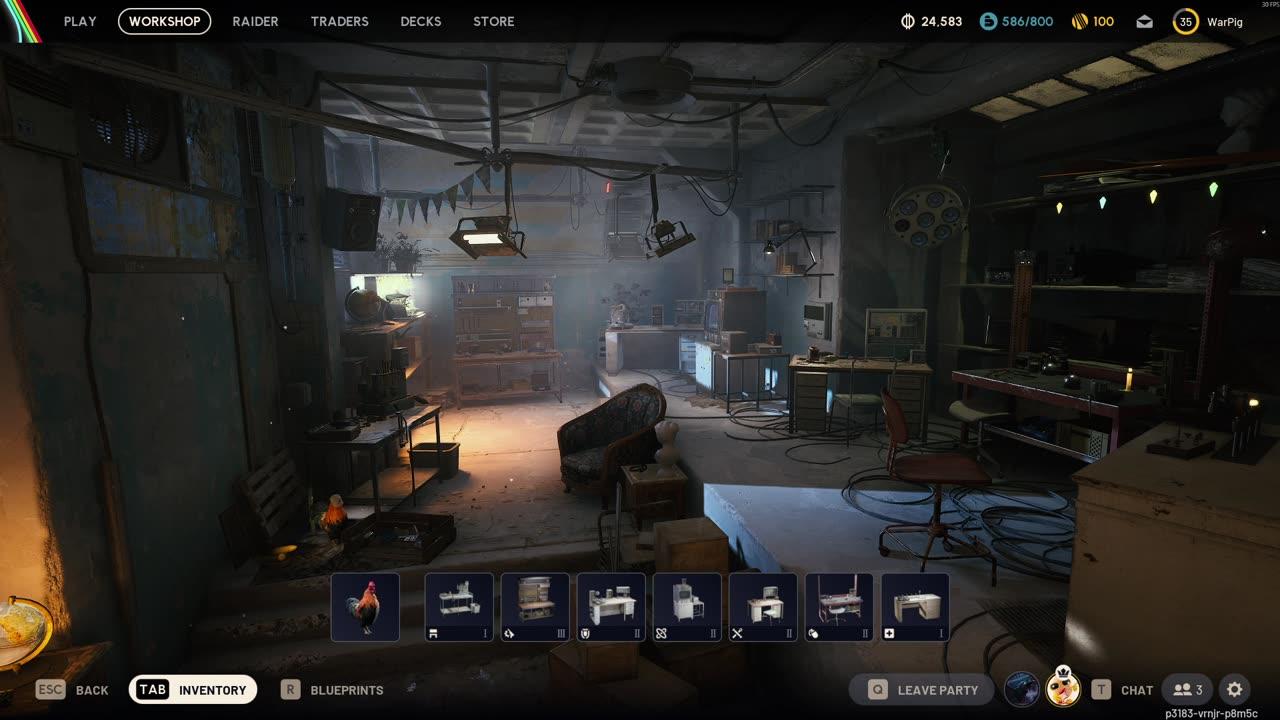Switch to the RAIDER tab
This screenshot has width=1280, height=720.
(255, 21)
